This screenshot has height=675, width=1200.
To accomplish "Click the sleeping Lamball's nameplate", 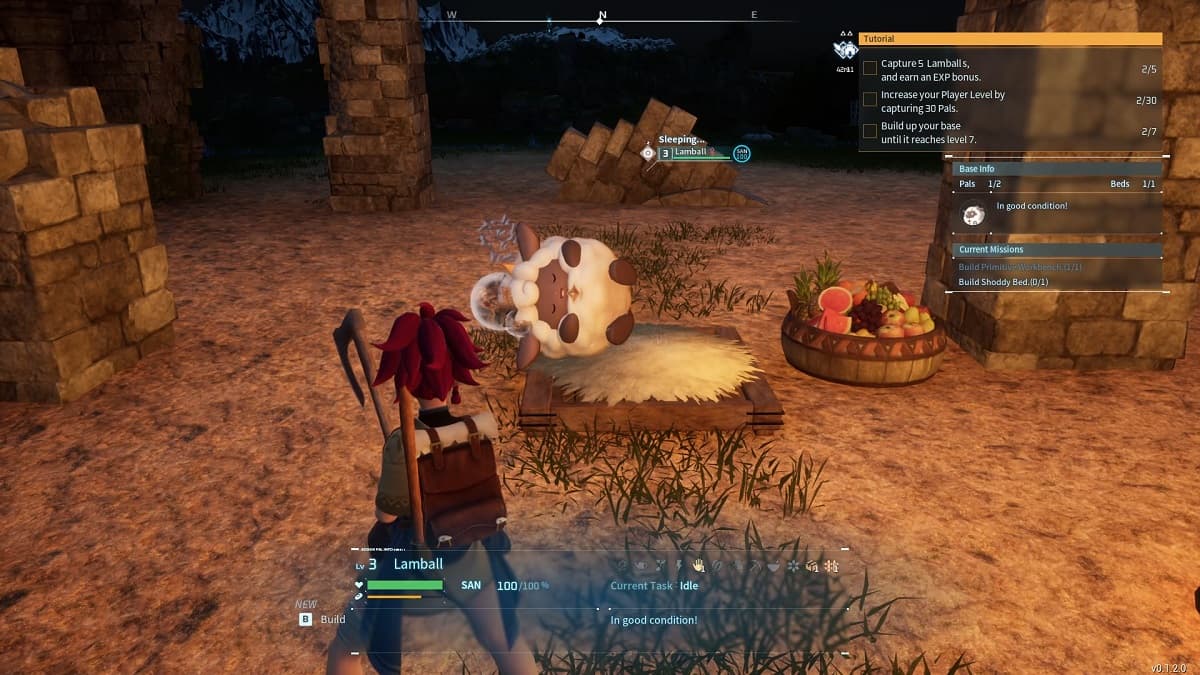I will tap(702, 153).
